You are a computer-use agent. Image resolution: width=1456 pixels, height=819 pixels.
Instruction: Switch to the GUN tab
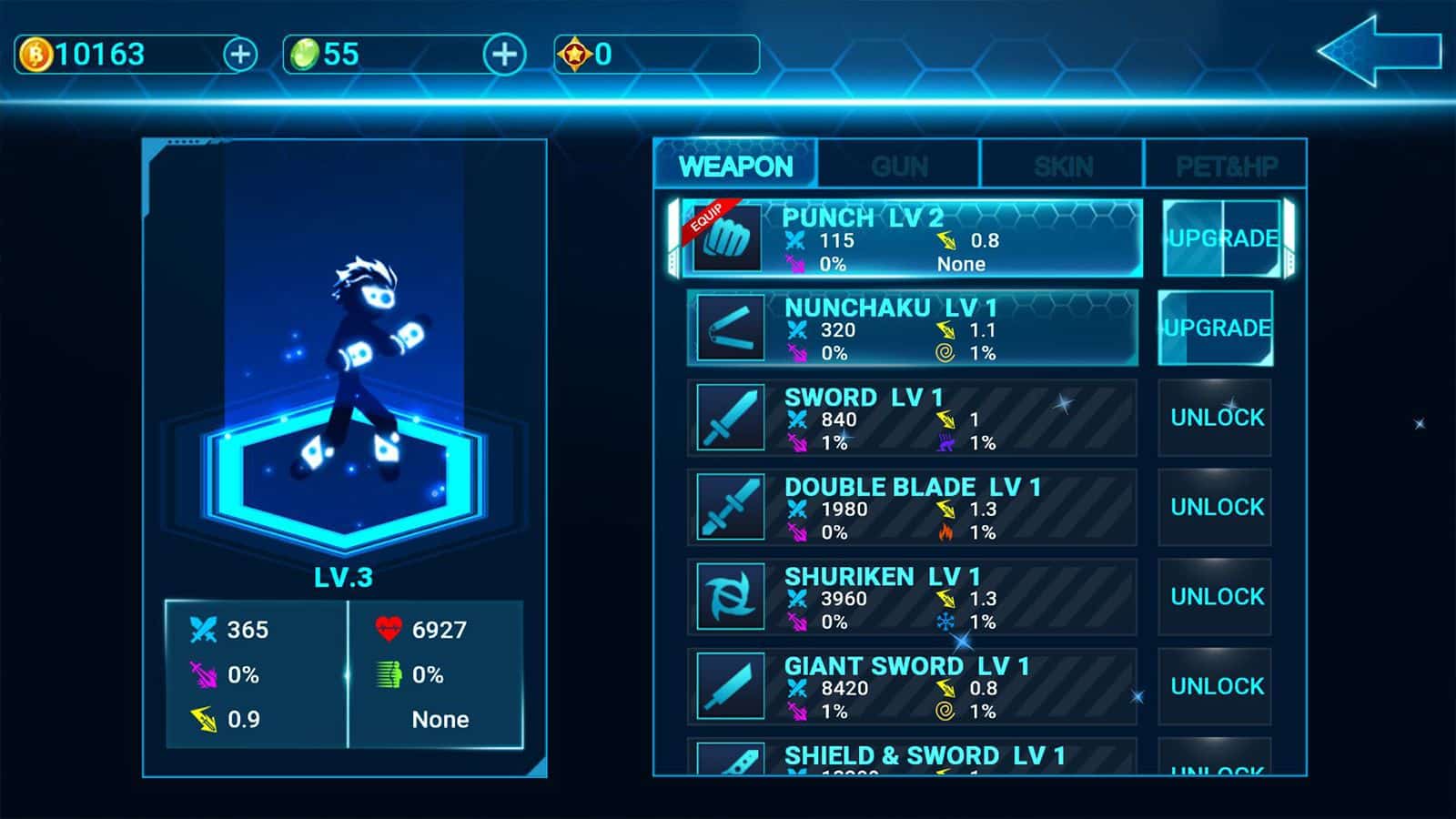pyautogui.click(x=901, y=166)
